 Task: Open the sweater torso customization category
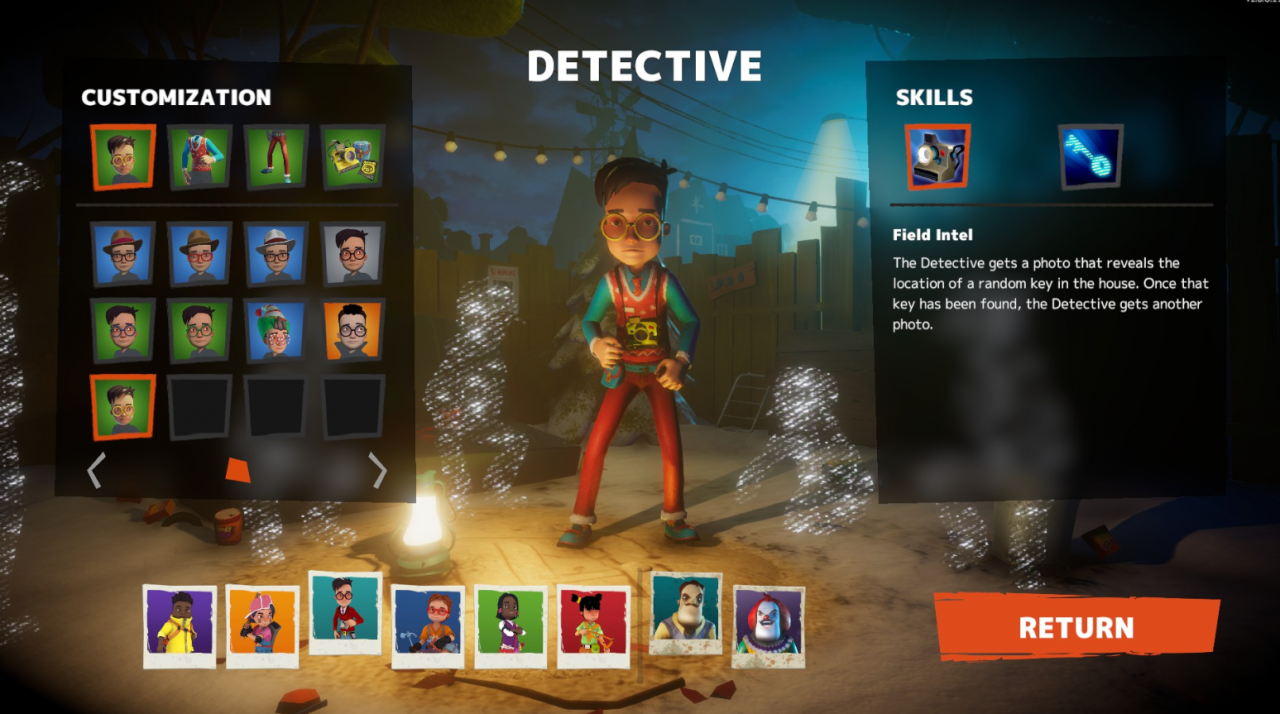click(200, 157)
